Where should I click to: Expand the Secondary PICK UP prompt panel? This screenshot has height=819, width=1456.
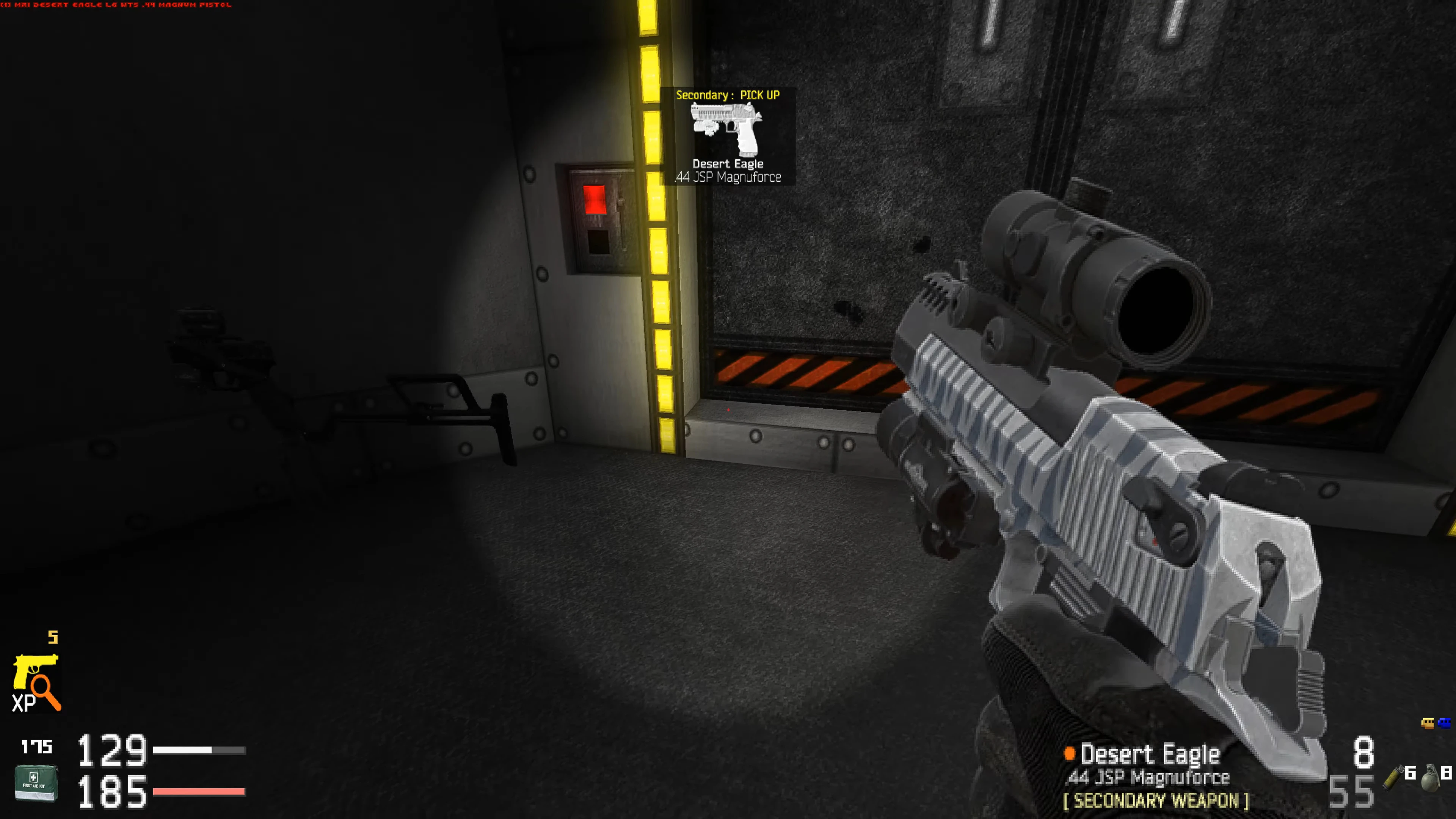728,136
